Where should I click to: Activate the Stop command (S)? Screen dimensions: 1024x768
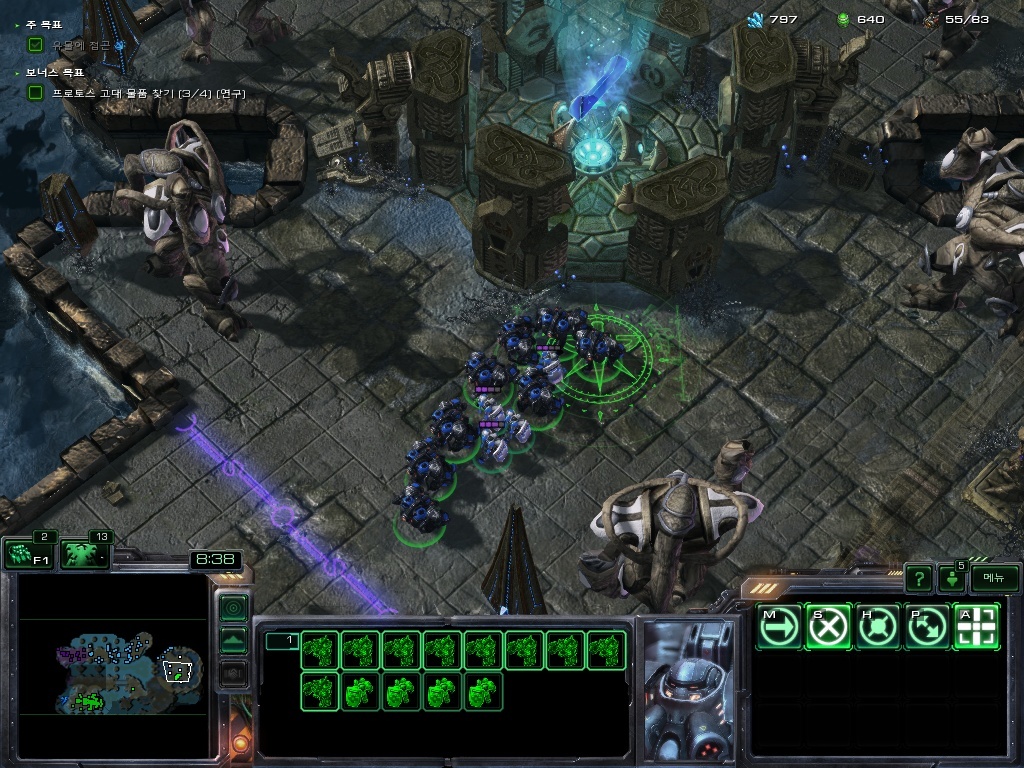pos(828,626)
